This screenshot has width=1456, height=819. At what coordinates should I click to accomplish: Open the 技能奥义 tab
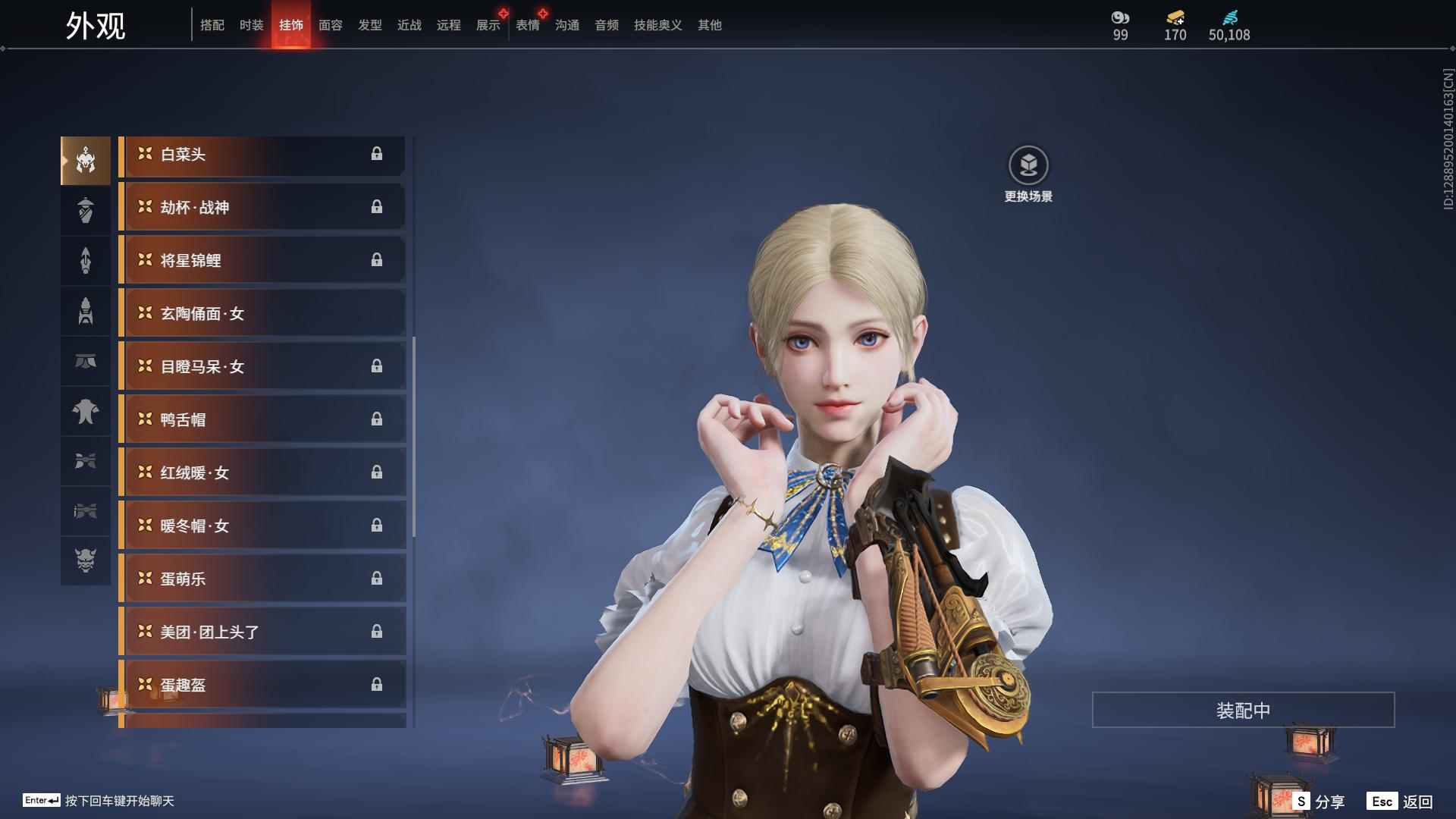click(658, 25)
